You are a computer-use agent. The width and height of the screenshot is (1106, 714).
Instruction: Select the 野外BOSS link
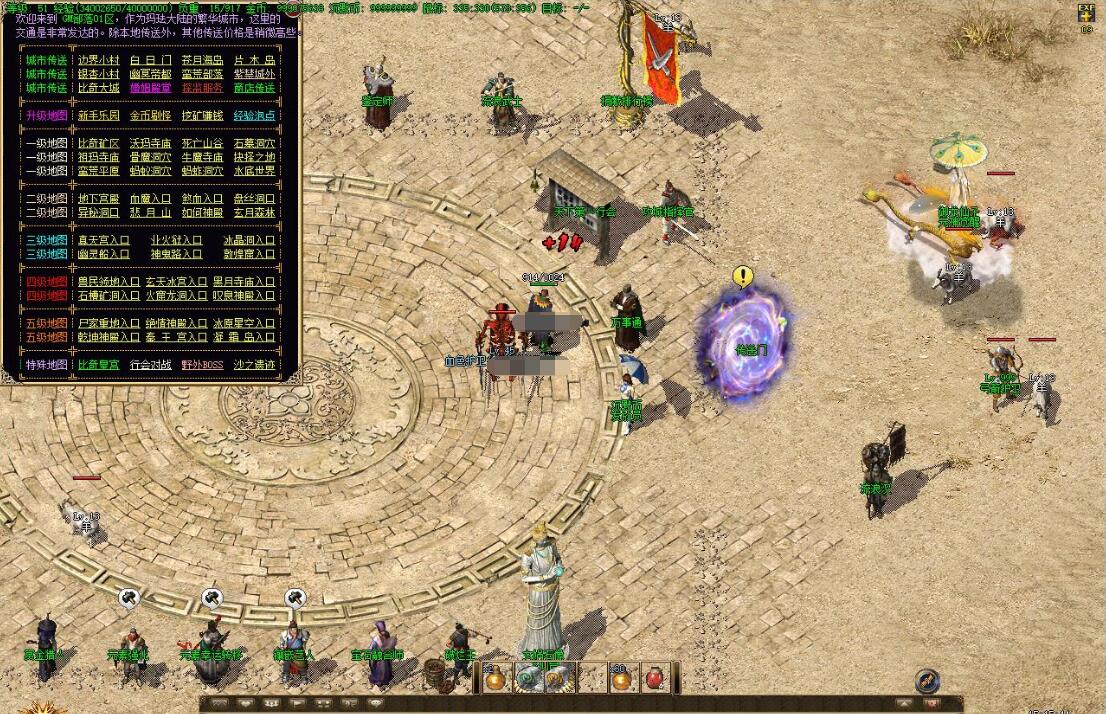point(203,365)
